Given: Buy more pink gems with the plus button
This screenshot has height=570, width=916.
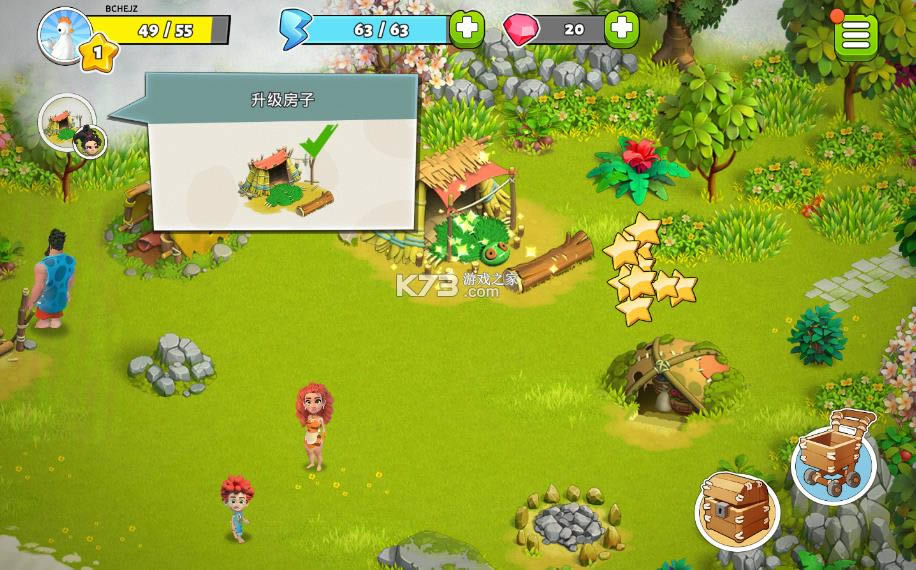Looking at the screenshot, I should point(623,29).
